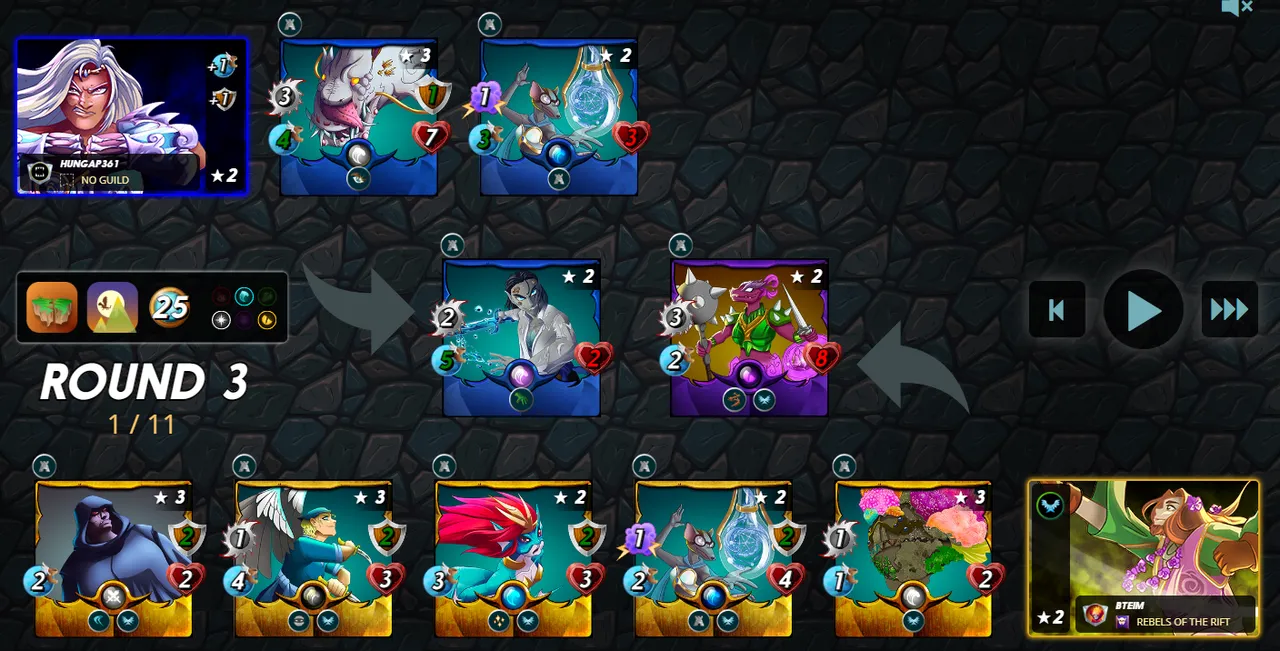
Task: Show the orange floating island ruleset icon
Action: [52, 307]
